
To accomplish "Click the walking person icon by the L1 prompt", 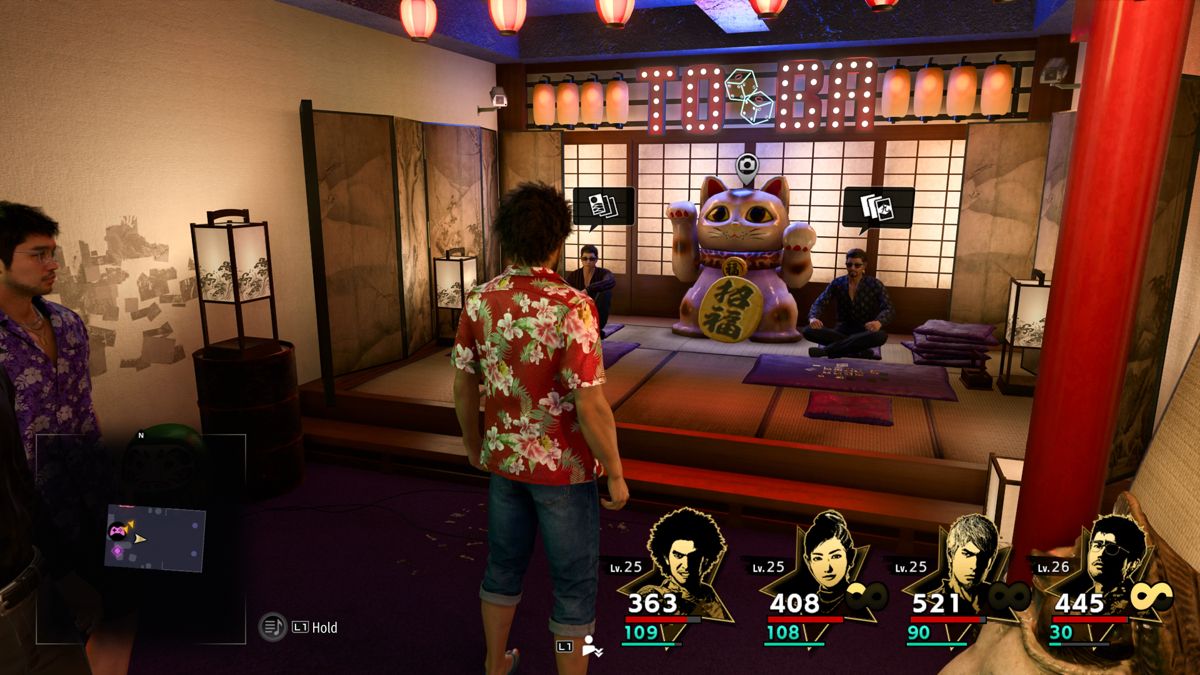I will [x=592, y=647].
